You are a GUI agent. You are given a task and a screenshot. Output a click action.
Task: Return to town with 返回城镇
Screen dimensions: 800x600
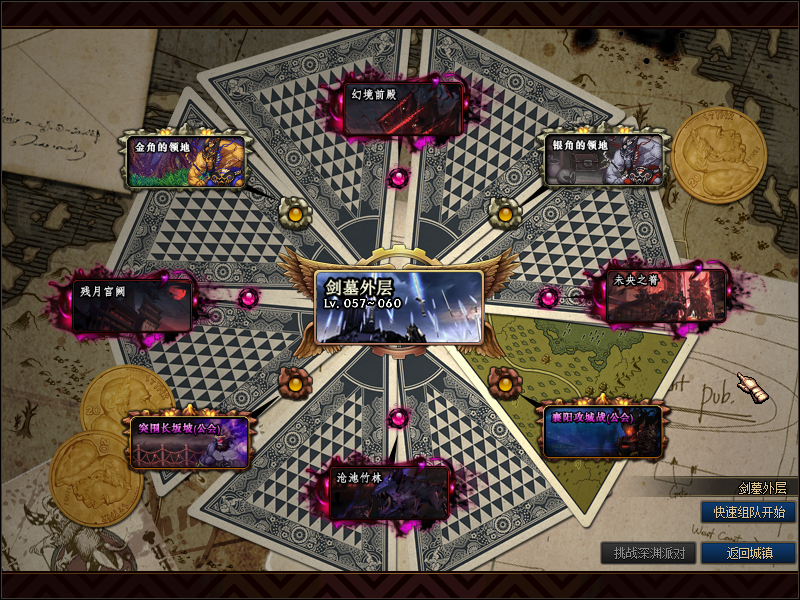(748, 553)
